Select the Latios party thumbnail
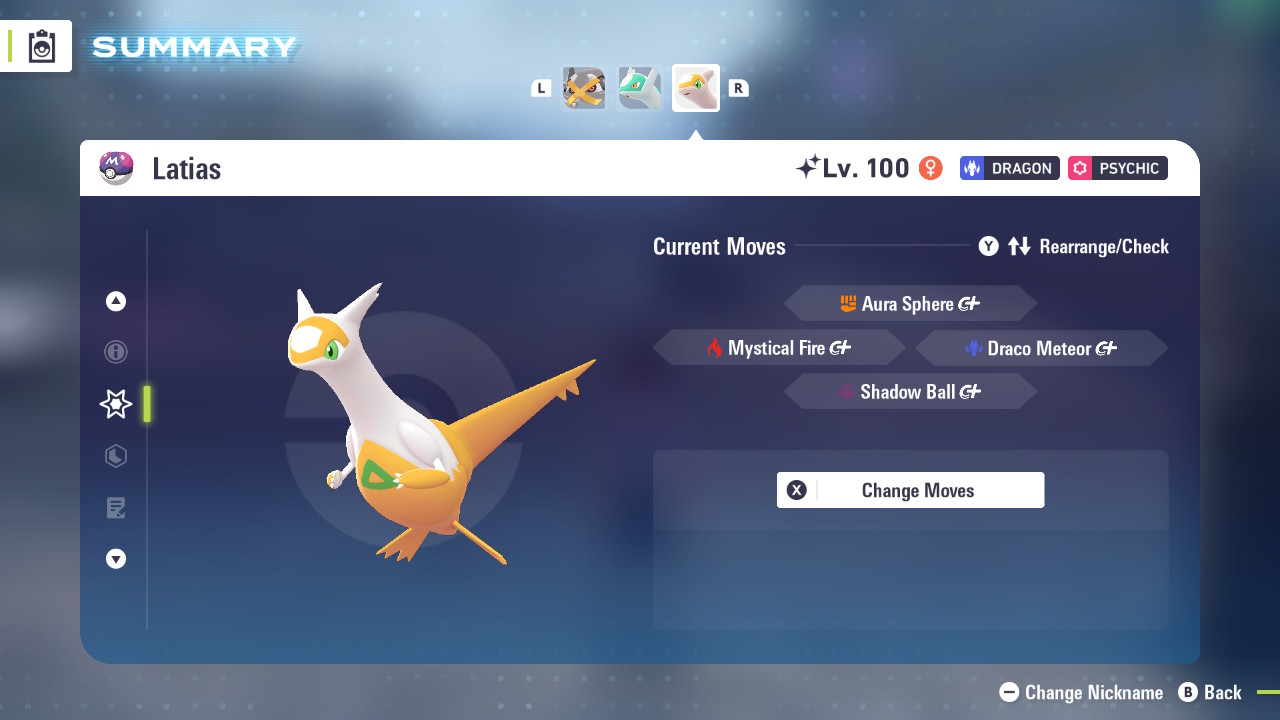This screenshot has height=720, width=1280. (639, 87)
